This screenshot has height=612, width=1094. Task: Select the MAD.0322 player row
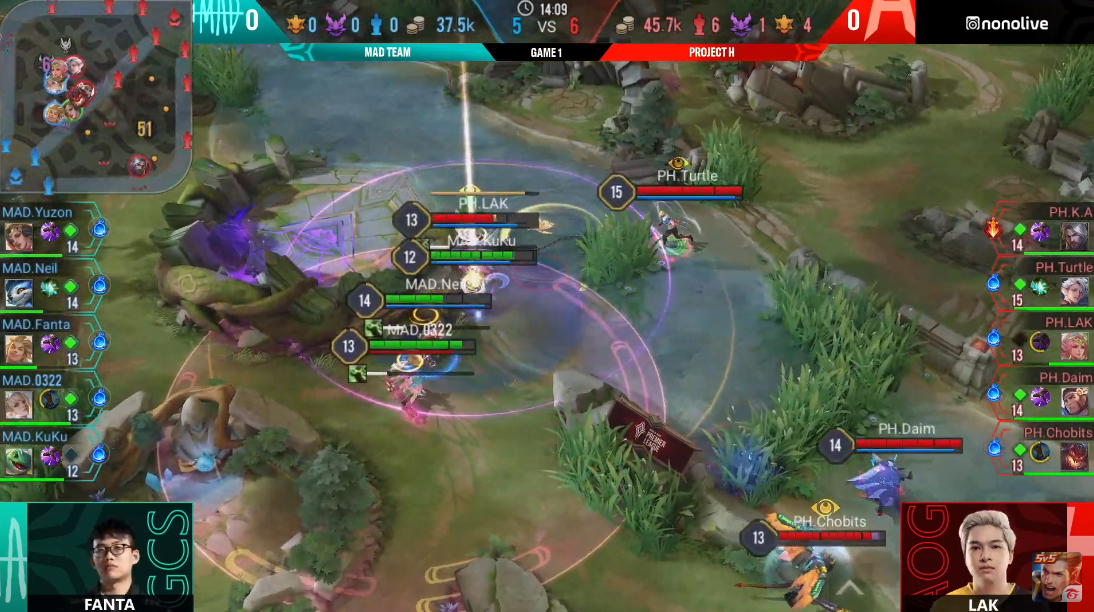50,398
